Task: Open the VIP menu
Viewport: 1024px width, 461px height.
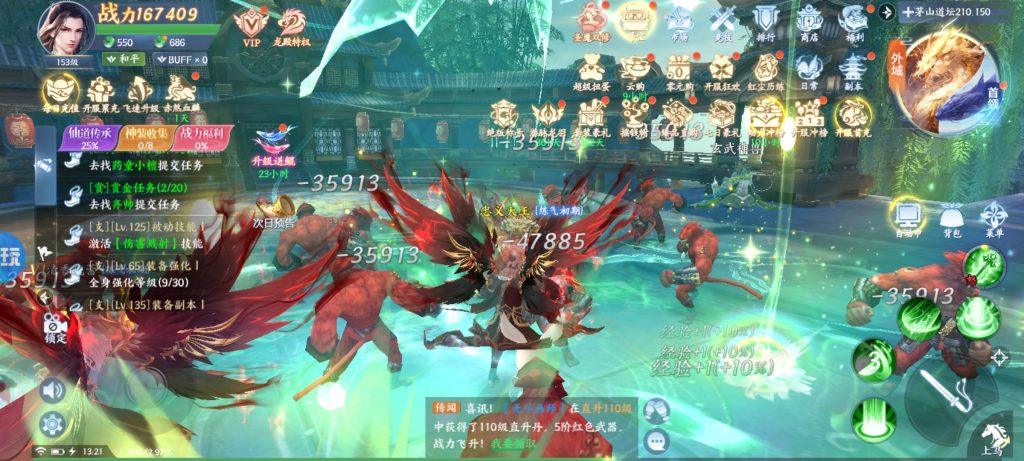Action: (249, 25)
